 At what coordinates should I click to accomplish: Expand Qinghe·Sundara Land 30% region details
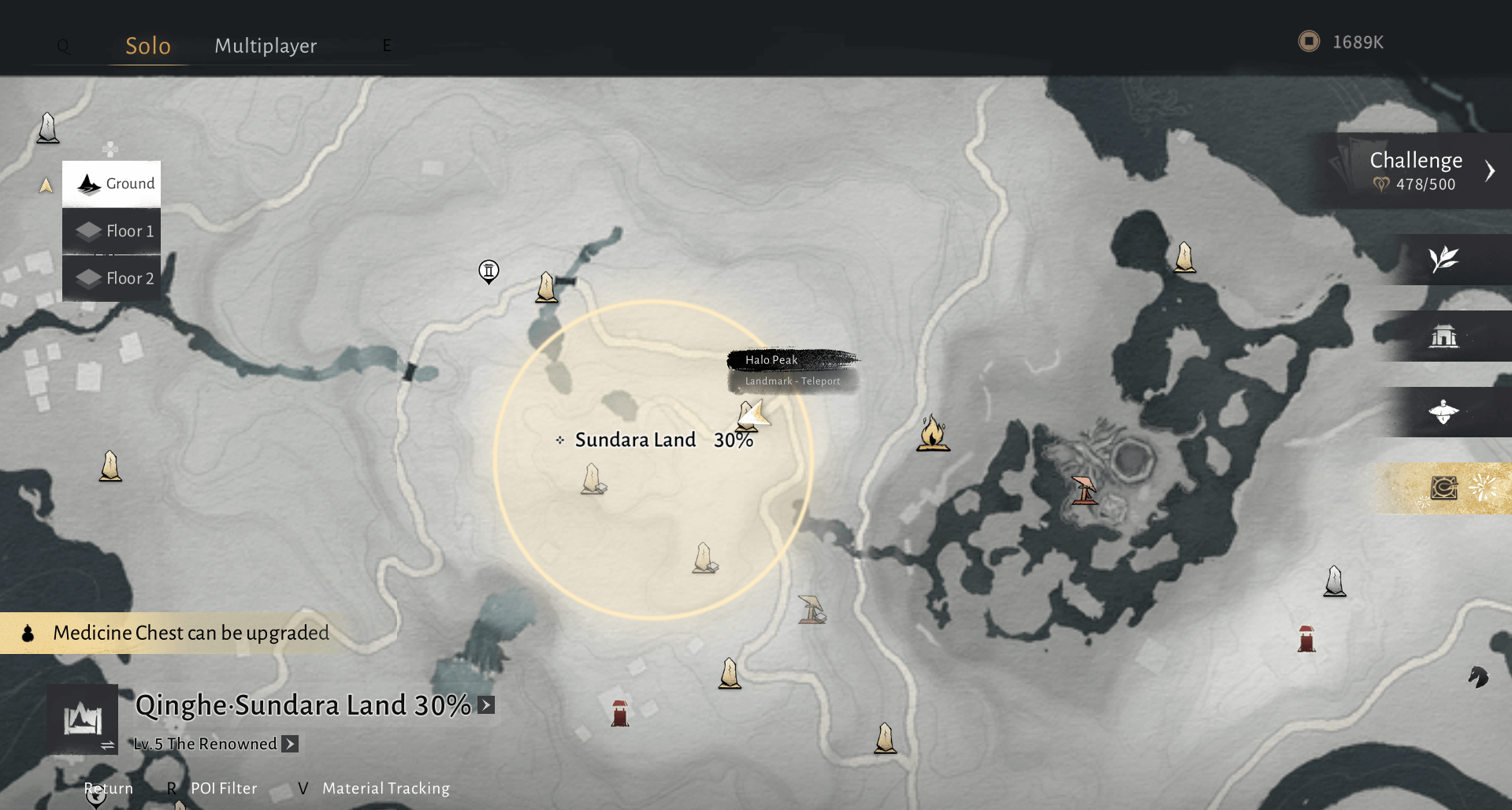[486, 705]
